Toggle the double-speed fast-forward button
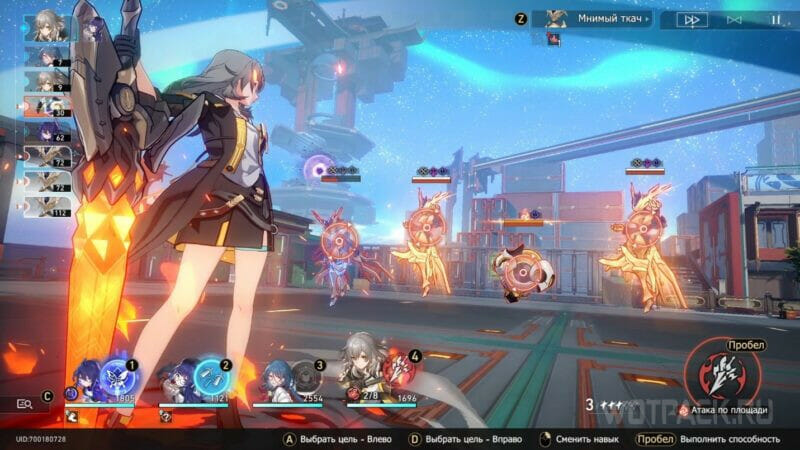This screenshot has width=800, height=450. tap(691, 19)
